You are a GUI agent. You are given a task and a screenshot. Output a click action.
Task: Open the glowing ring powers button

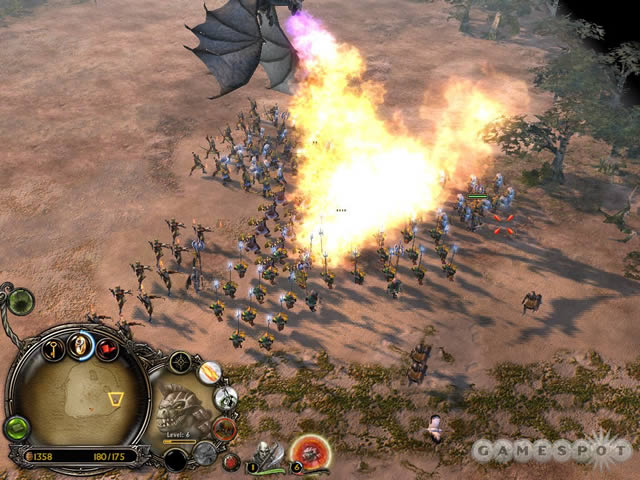[82, 346]
